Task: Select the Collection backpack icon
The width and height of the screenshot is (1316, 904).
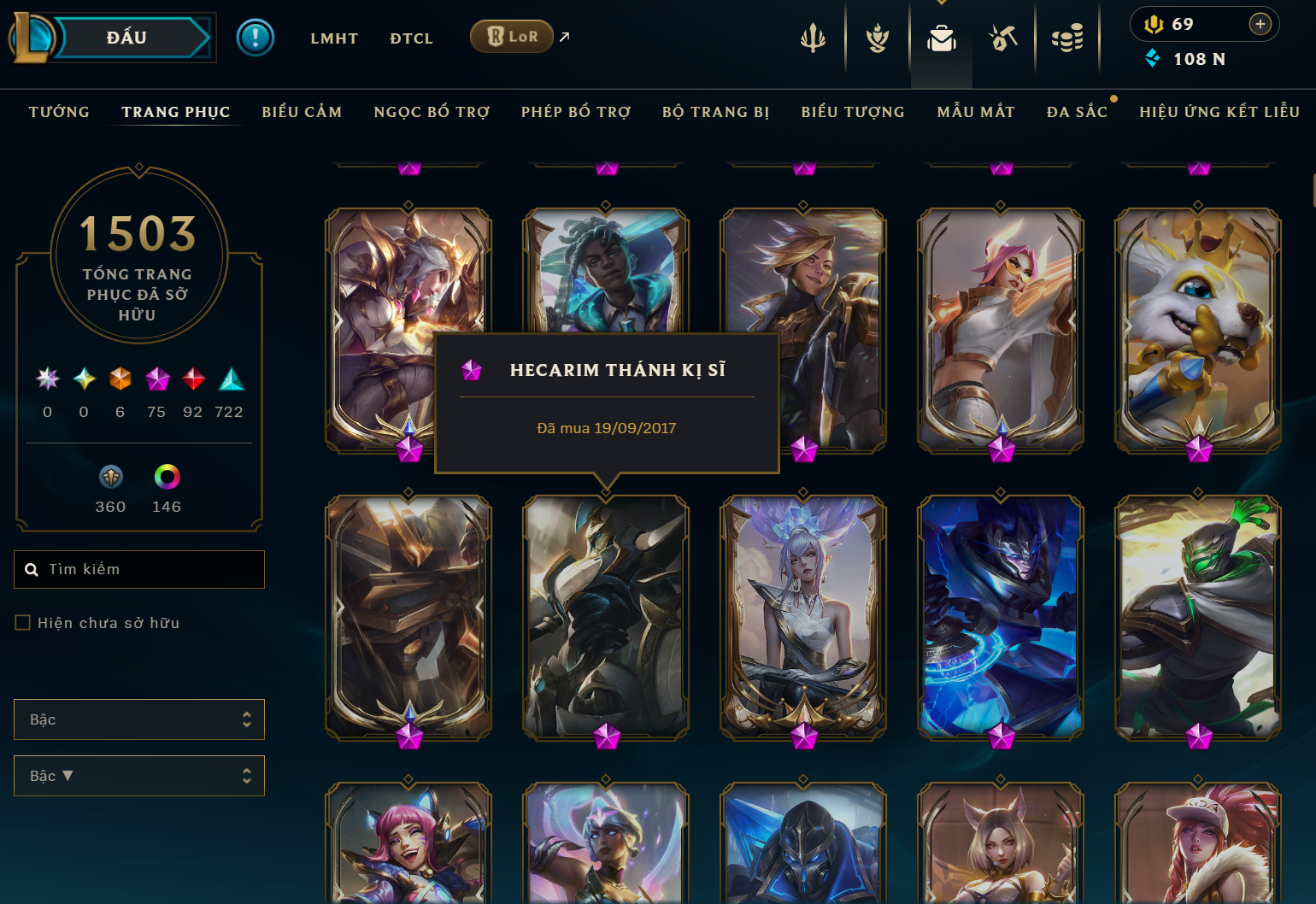Action: click(x=941, y=38)
